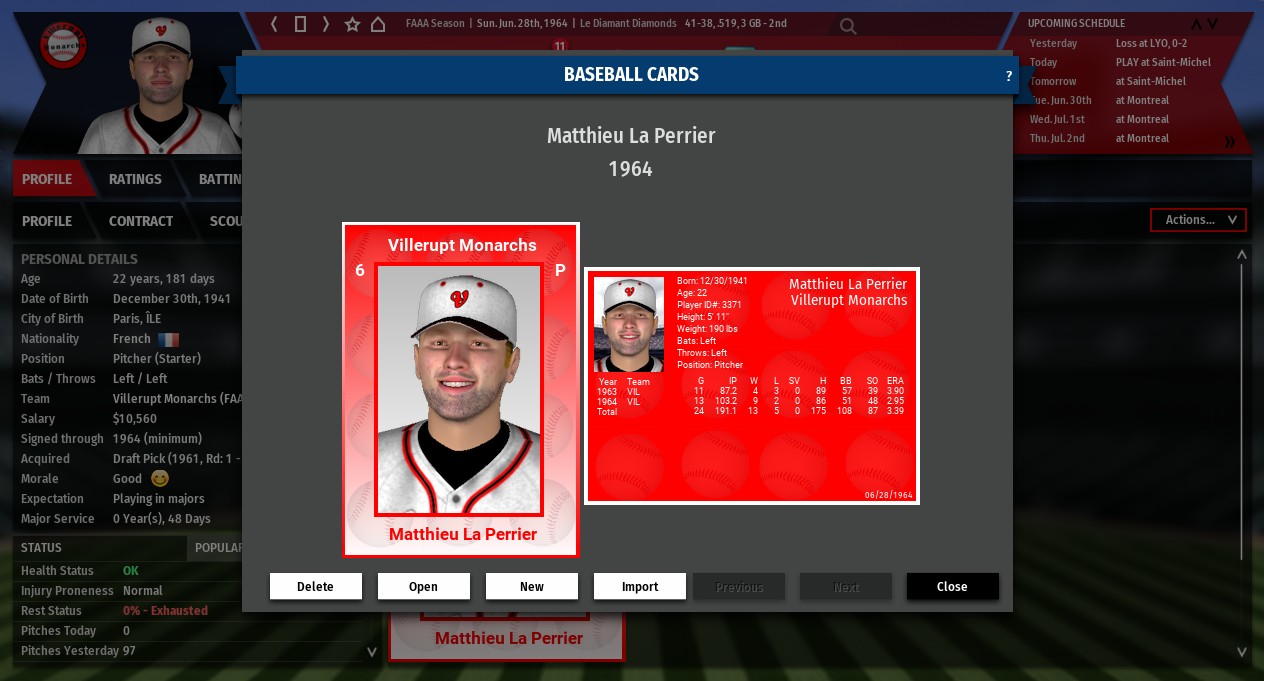This screenshot has height=681, width=1264.
Task: Open a saved baseball card
Action: click(x=423, y=587)
